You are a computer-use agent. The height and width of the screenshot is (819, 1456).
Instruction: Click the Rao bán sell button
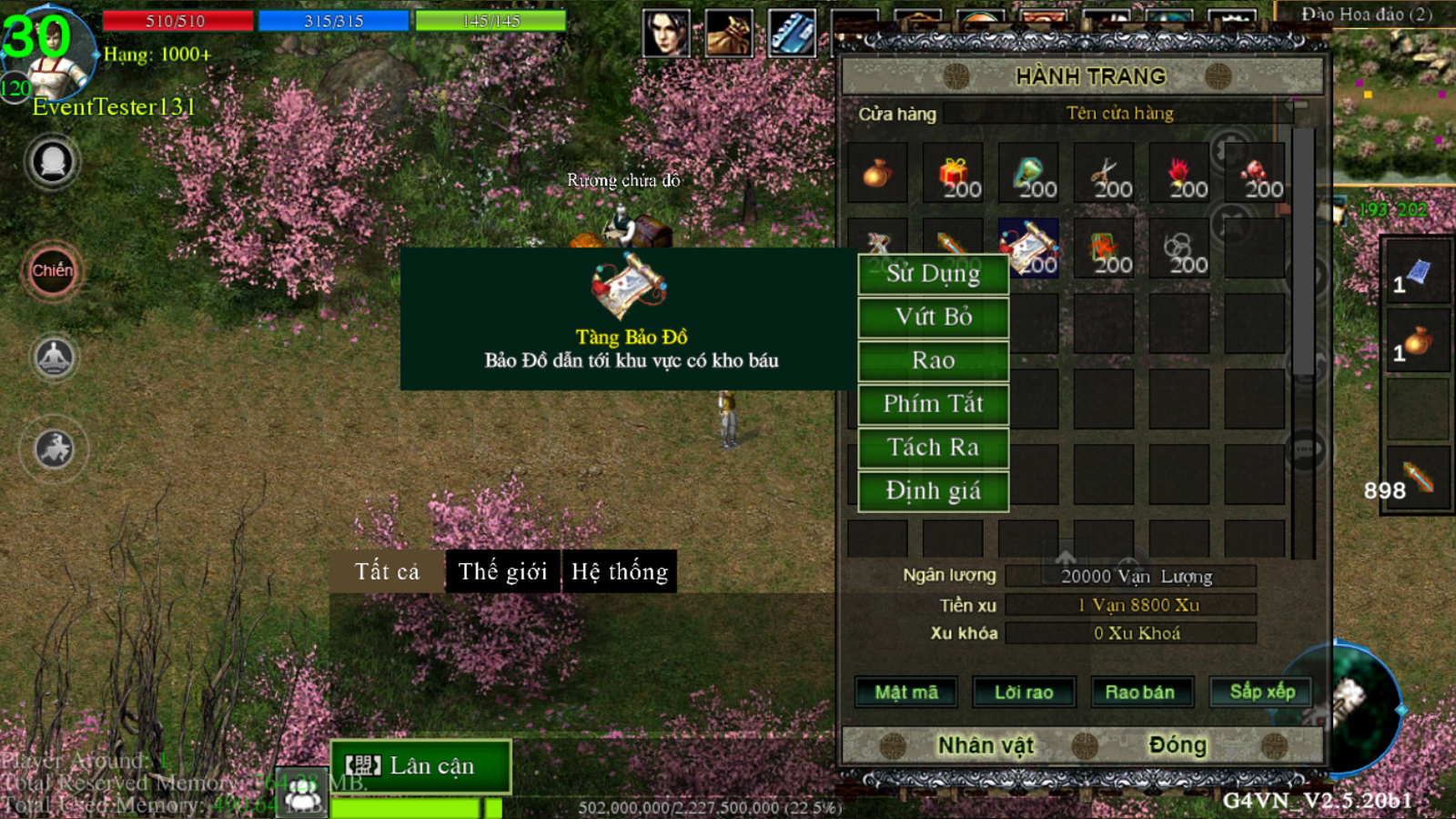(1139, 693)
